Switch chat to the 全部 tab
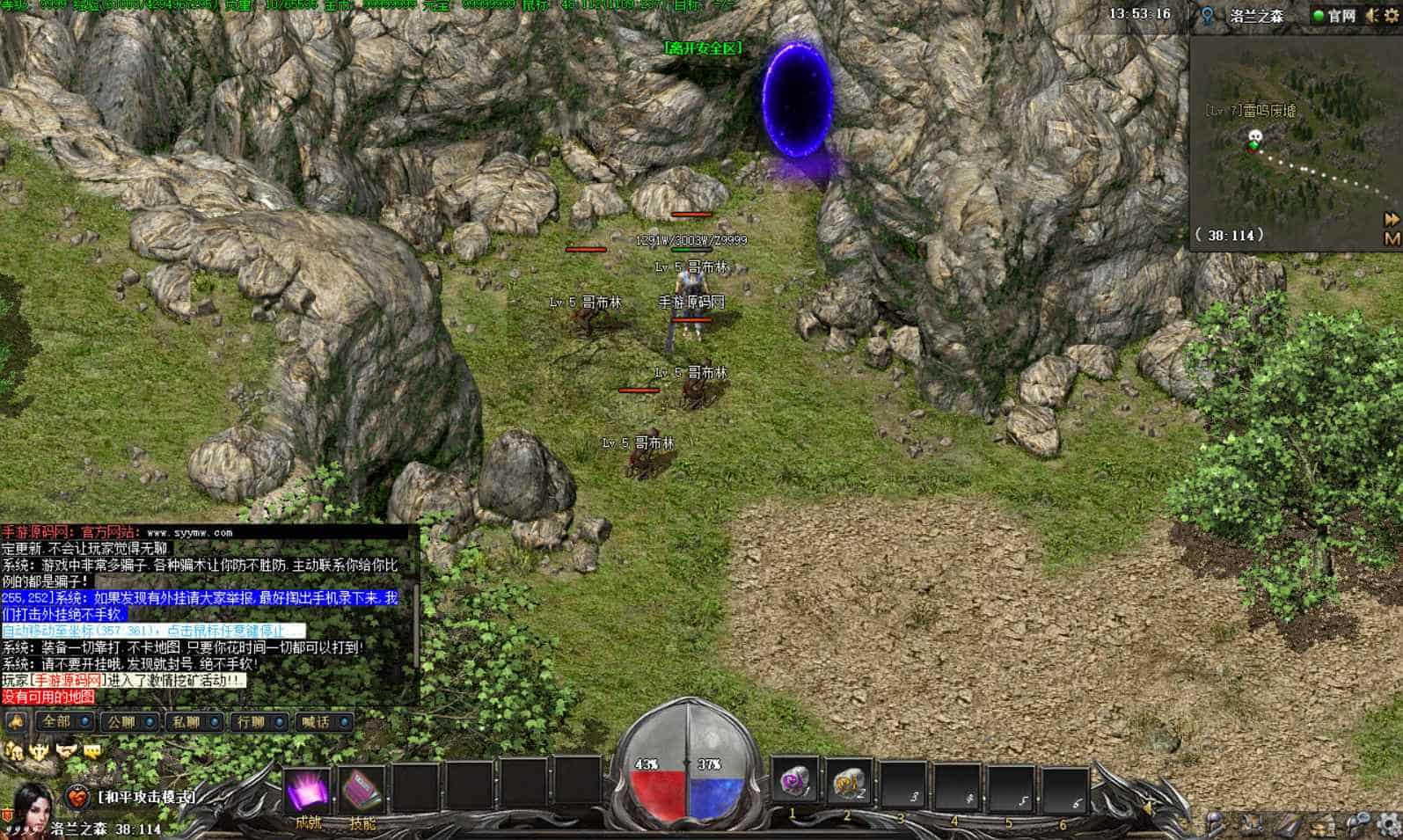Image resolution: width=1403 pixels, height=840 pixels. [62, 721]
